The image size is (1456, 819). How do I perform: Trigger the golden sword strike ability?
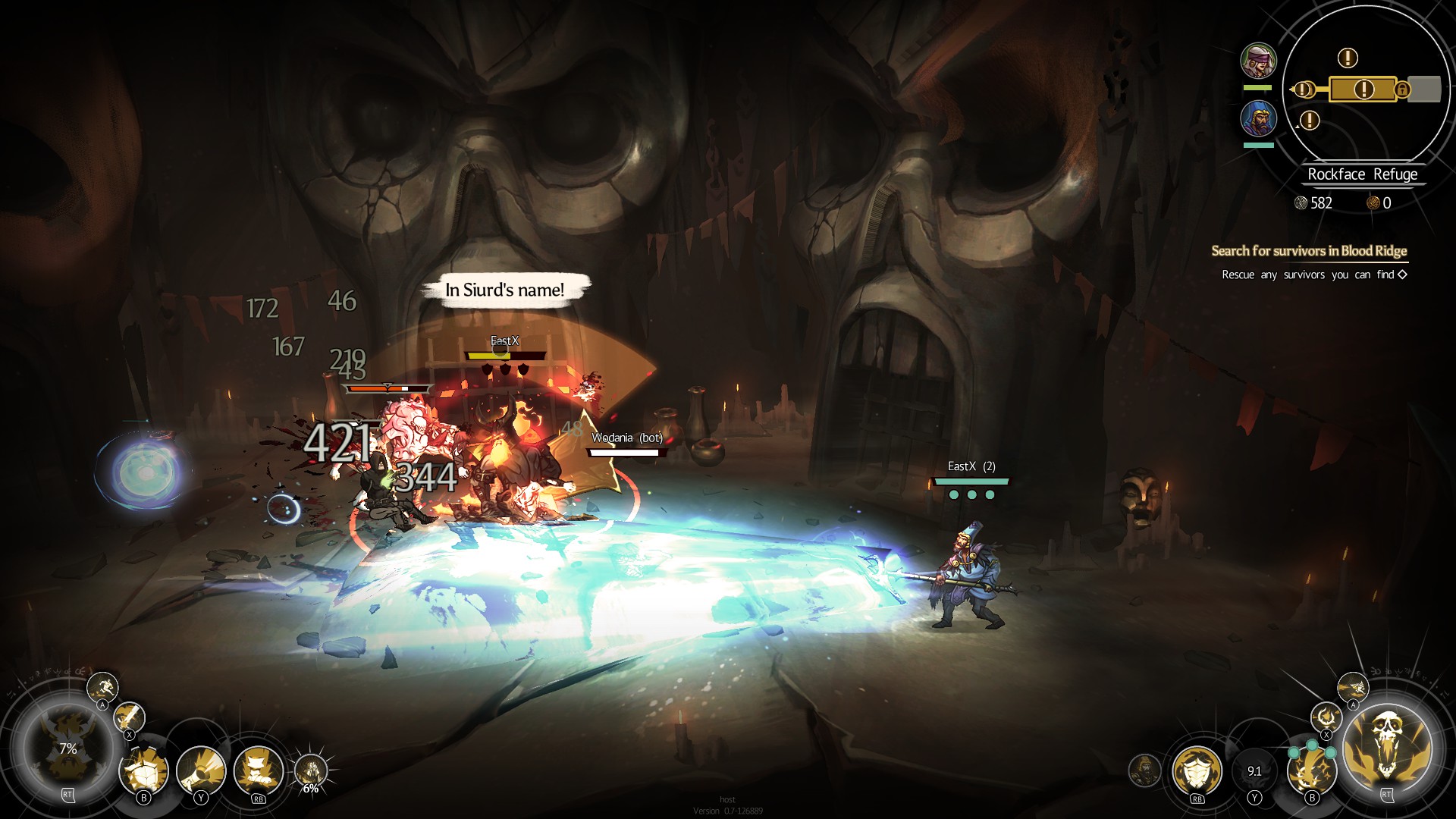[129, 717]
